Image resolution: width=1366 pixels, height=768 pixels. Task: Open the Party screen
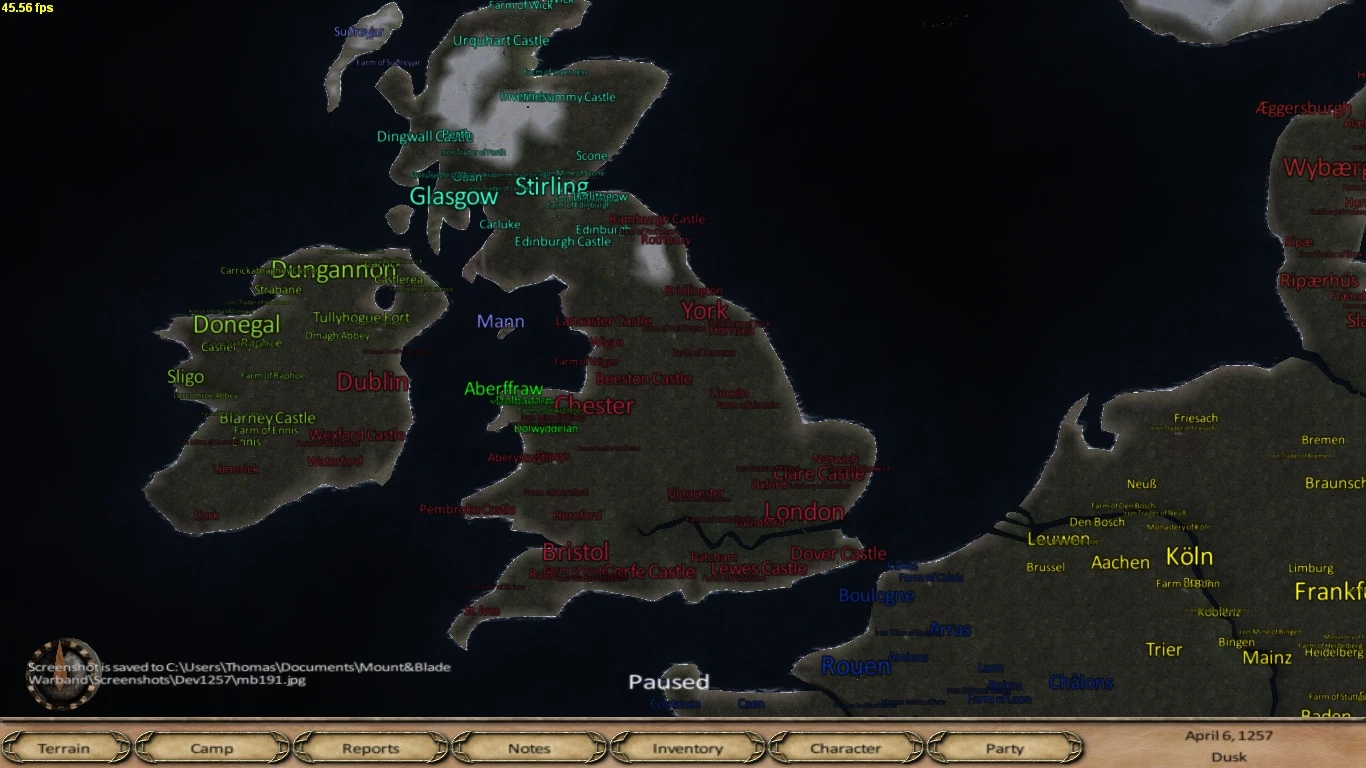pyautogui.click(x=1003, y=748)
